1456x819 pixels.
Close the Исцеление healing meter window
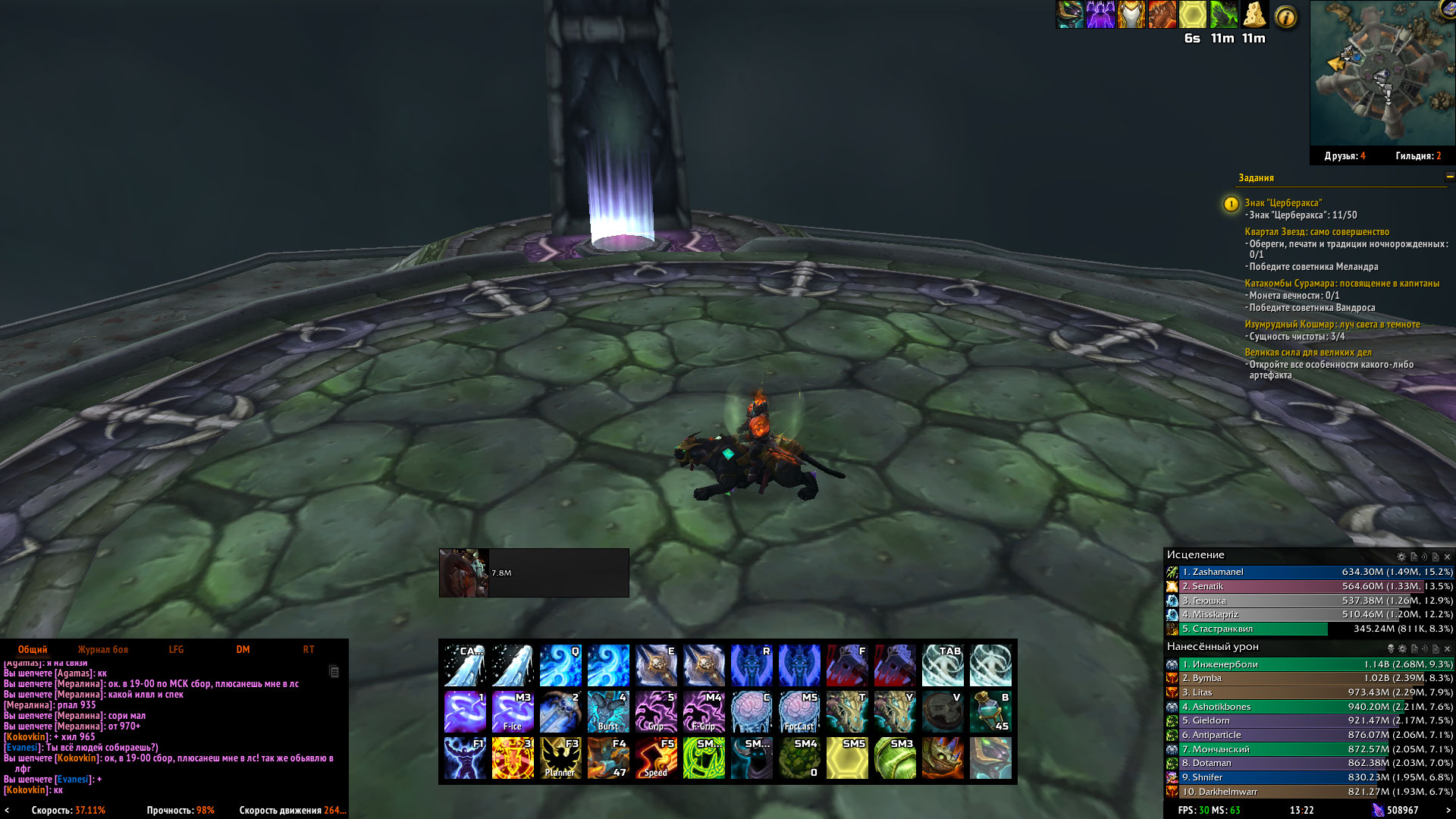tap(1447, 557)
